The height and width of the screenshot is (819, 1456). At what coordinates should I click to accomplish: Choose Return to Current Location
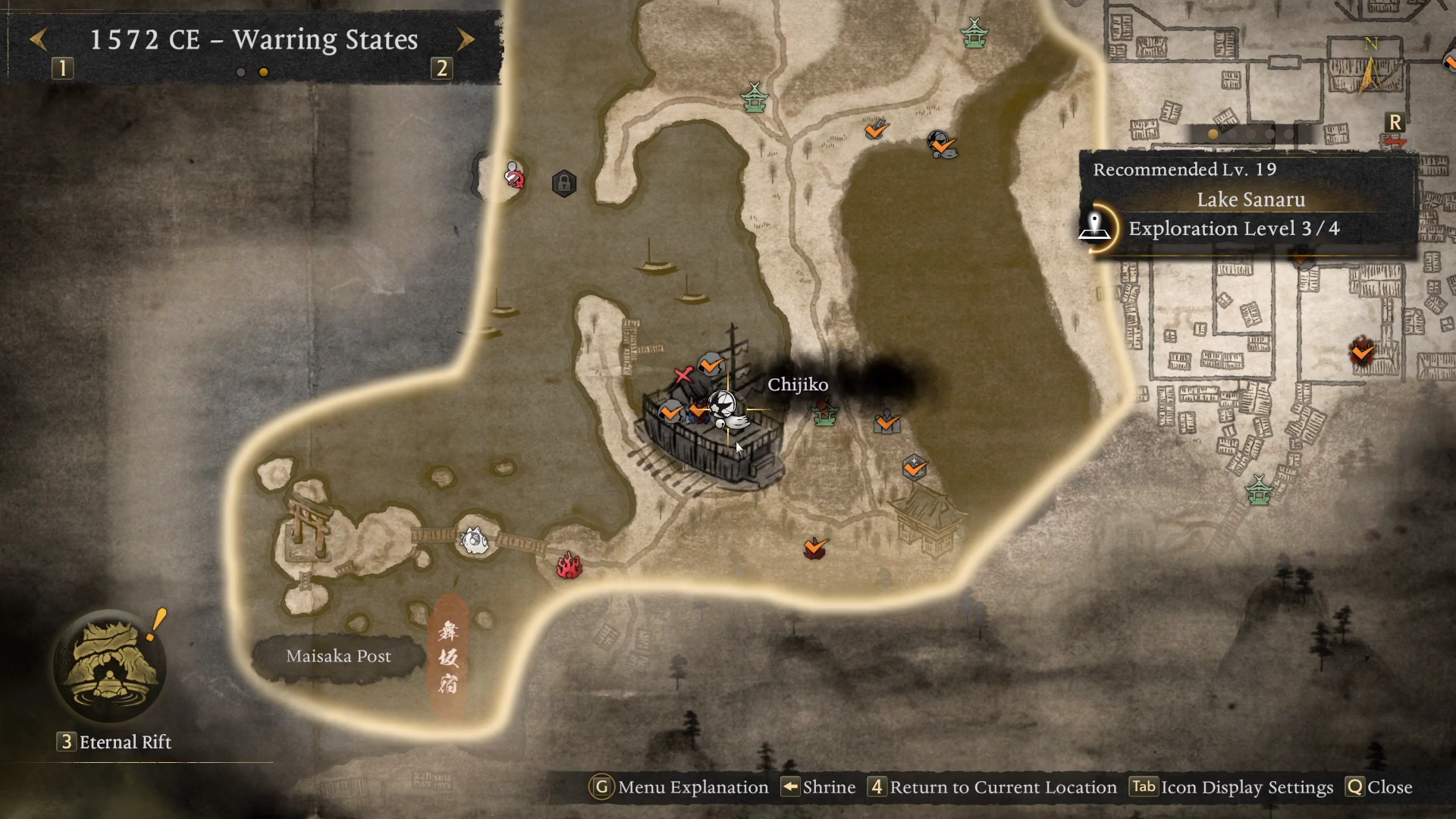pyautogui.click(x=993, y=787)
